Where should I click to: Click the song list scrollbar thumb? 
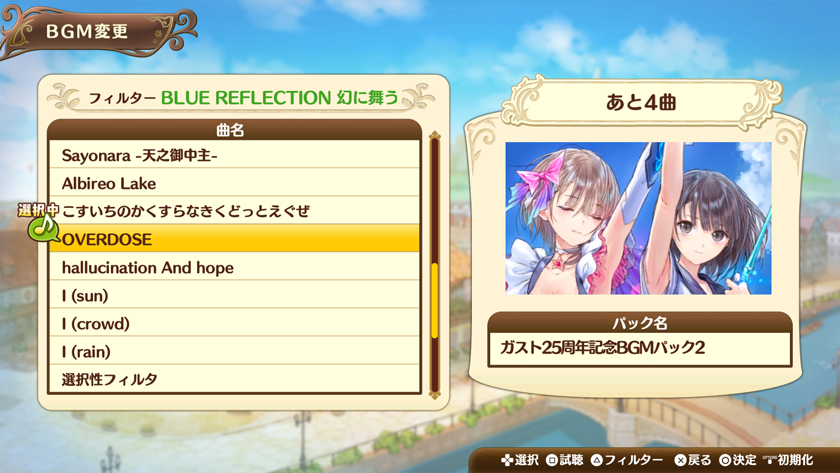point(435,300)
